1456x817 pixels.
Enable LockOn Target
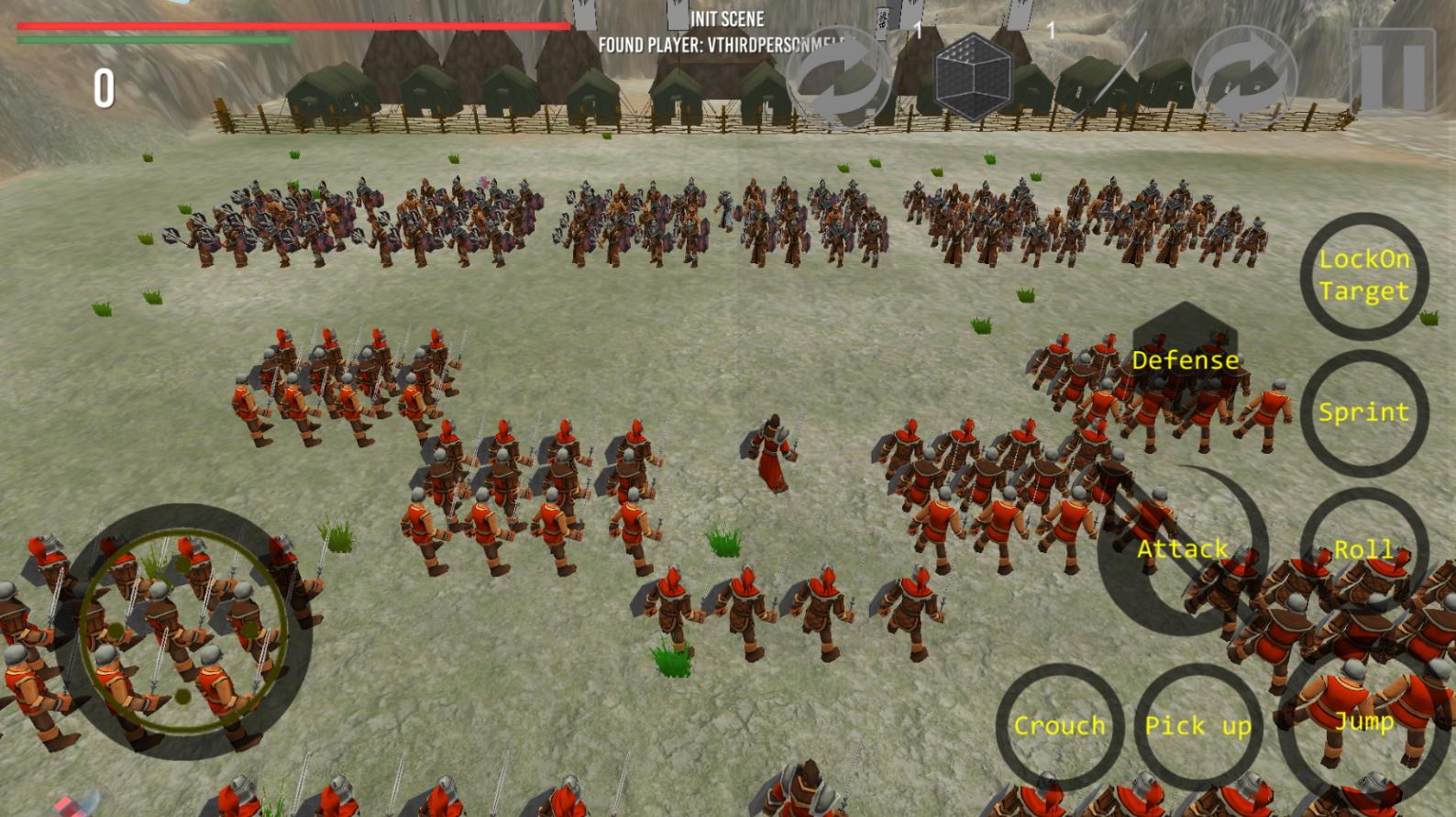point(1364,278)
